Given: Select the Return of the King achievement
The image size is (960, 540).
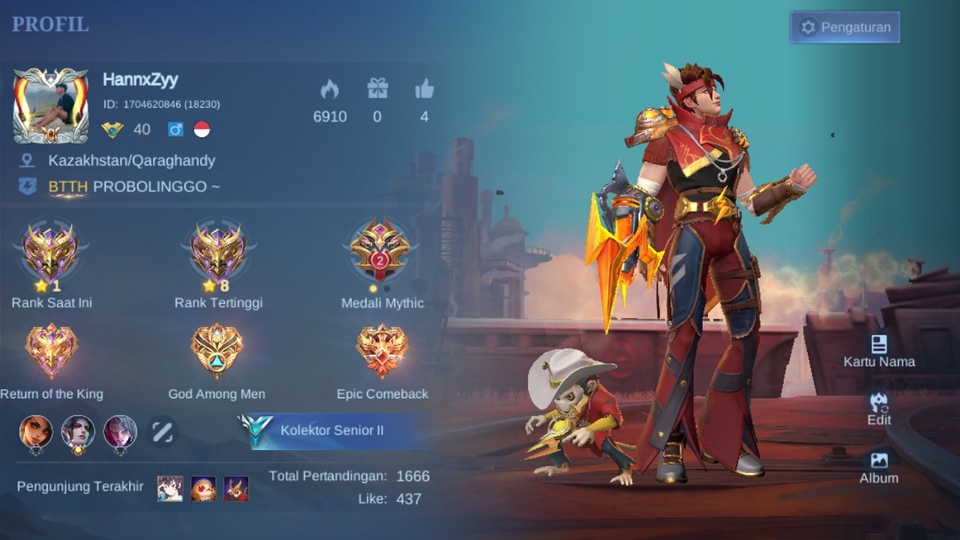Looking at the screenshot, I should pyautogui.click(x=51, y=352).
